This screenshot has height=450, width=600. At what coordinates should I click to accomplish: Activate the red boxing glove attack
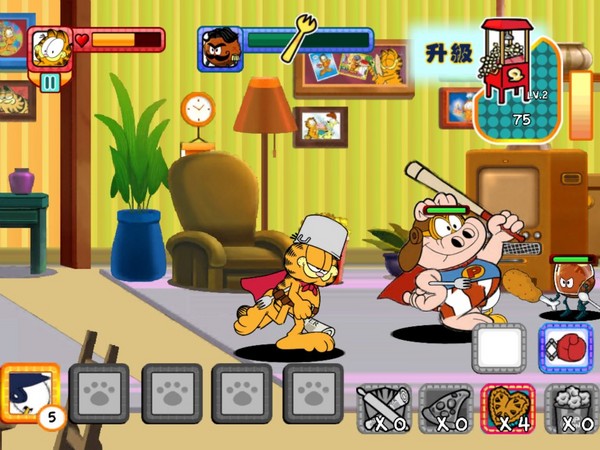pos(566,348)
